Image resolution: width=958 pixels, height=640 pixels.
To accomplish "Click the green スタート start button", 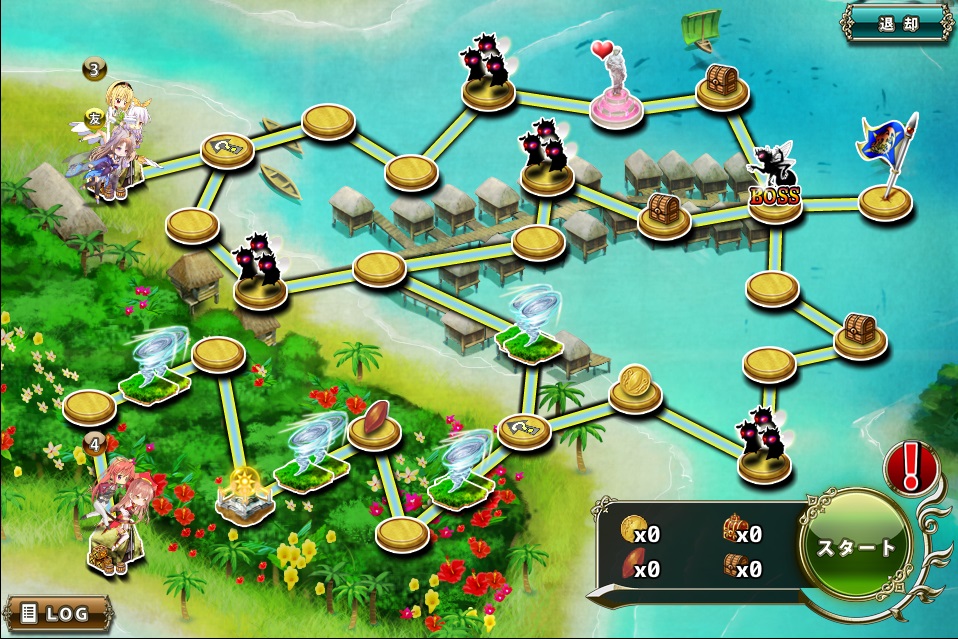I will coord(857,547).
